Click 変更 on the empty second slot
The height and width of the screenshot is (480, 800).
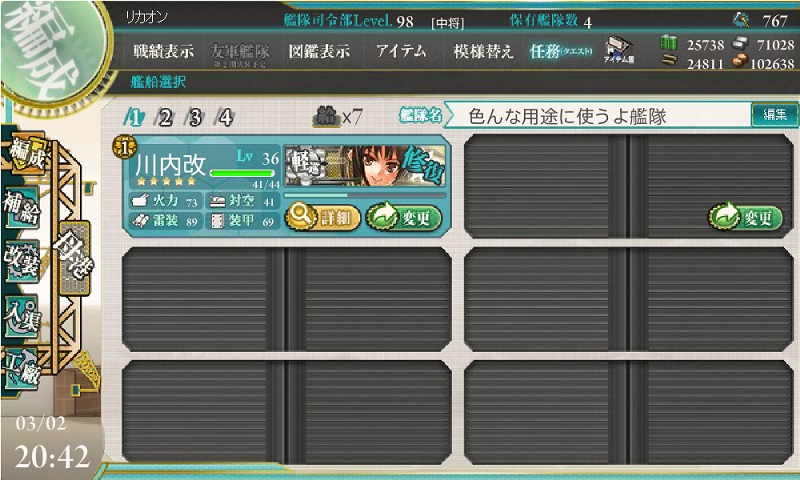(x=746, y=216)
